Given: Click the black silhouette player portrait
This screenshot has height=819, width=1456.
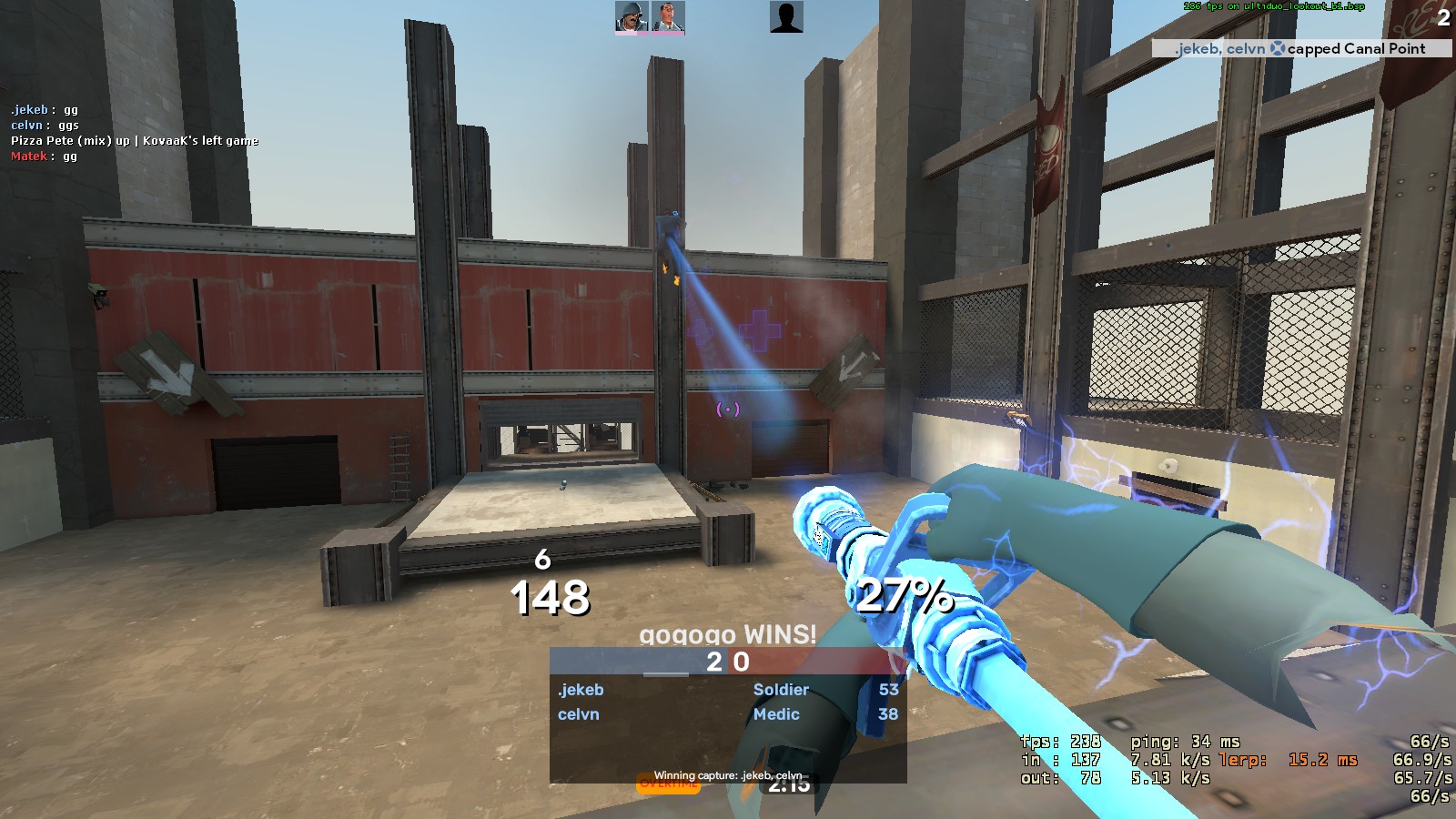Looking at the screenshot, I should pos(786,17).
